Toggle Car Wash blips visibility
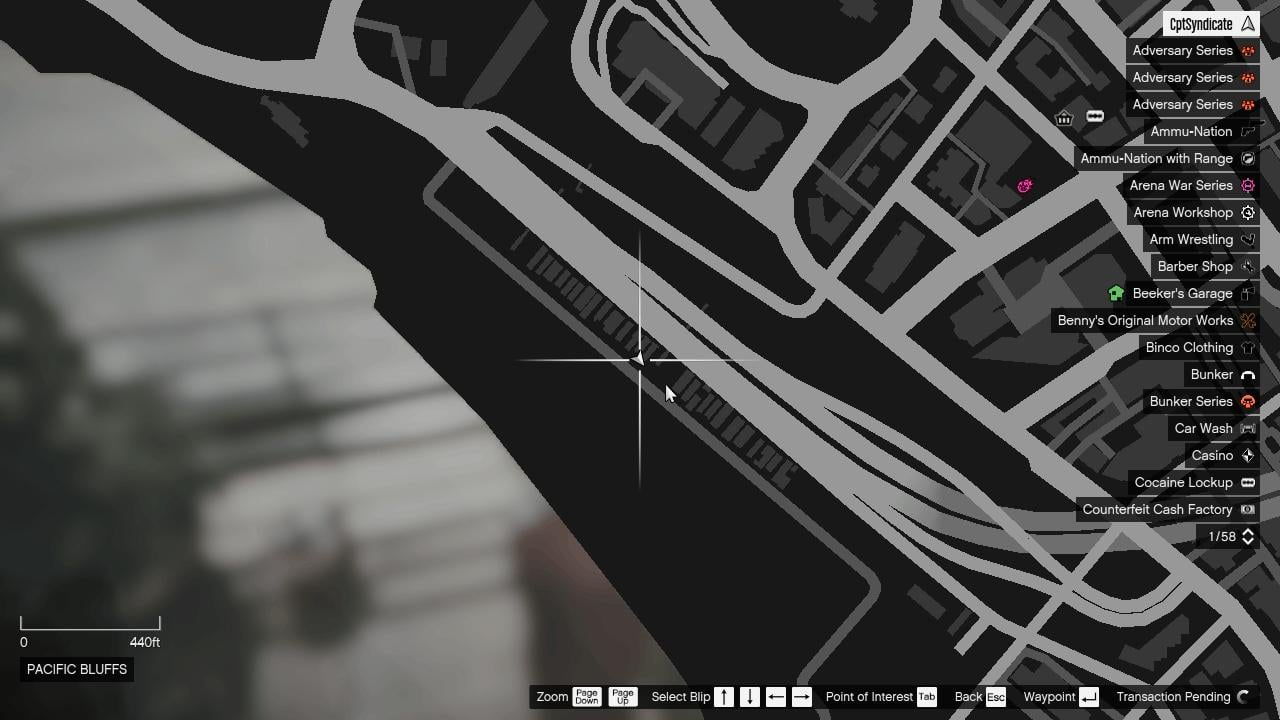The image size is (1280, 720). 1203,428
